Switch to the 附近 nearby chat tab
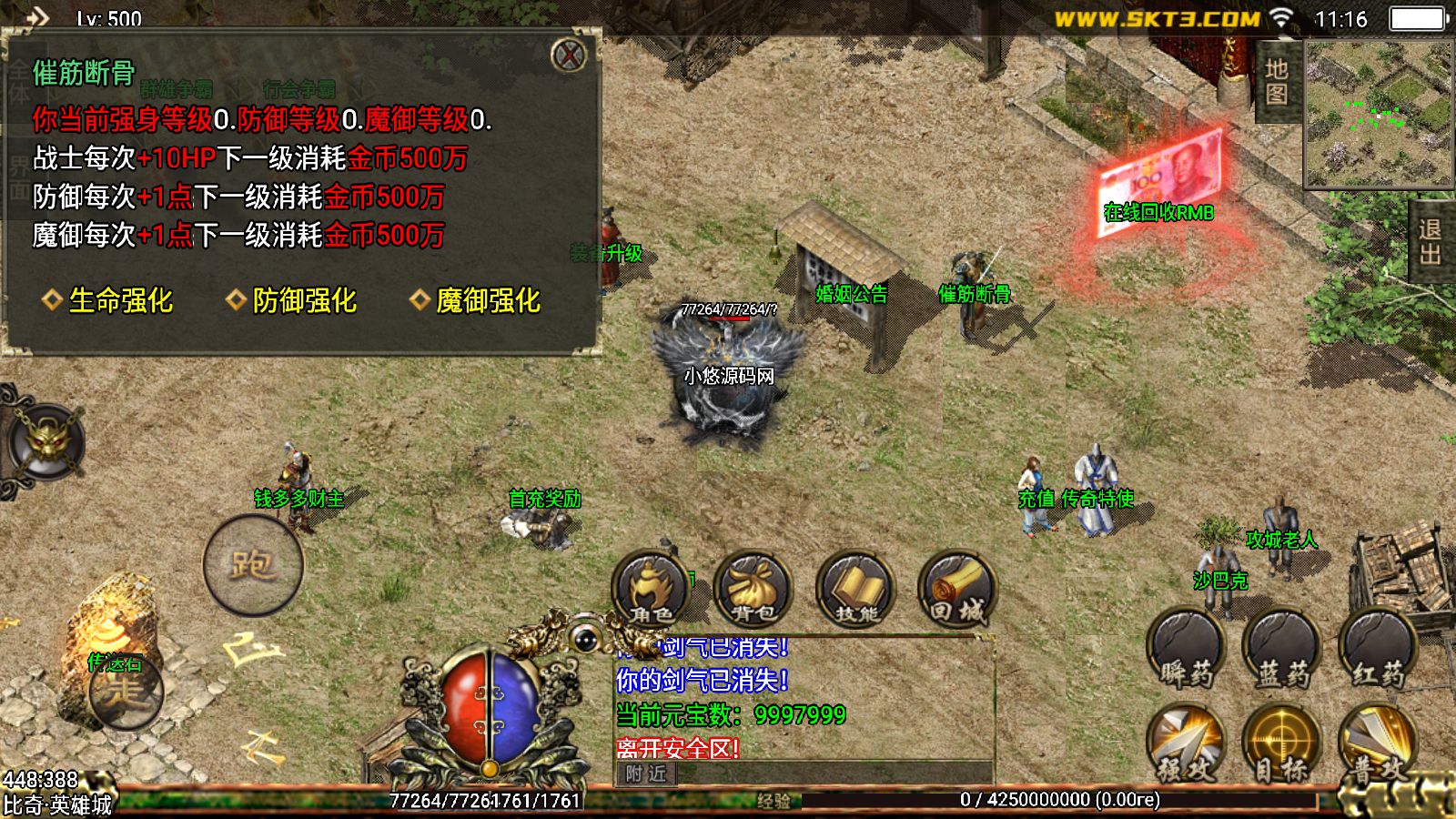This screenshot has width=1456, height=819. point(646,774)
